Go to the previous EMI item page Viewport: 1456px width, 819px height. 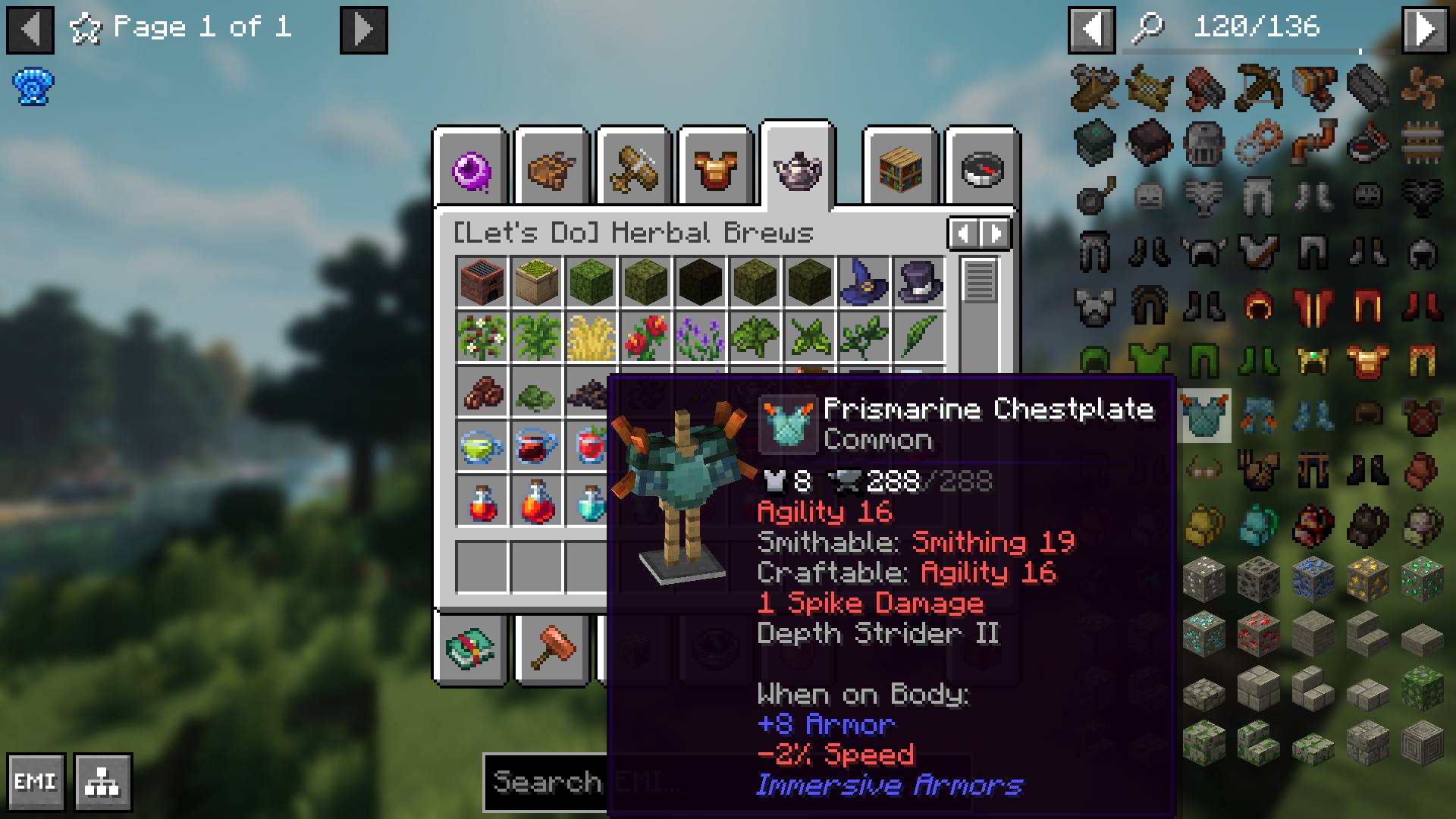(x=1091, y=30)
